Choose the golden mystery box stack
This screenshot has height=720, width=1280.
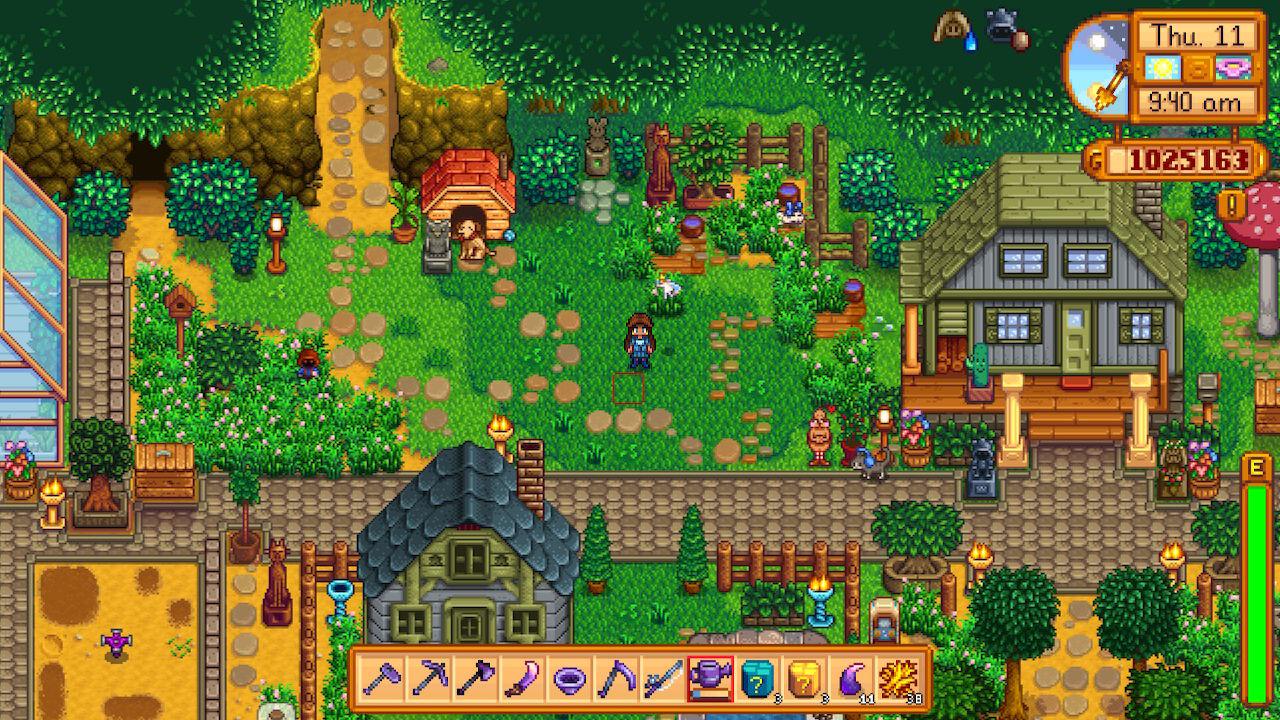point(803,679)
